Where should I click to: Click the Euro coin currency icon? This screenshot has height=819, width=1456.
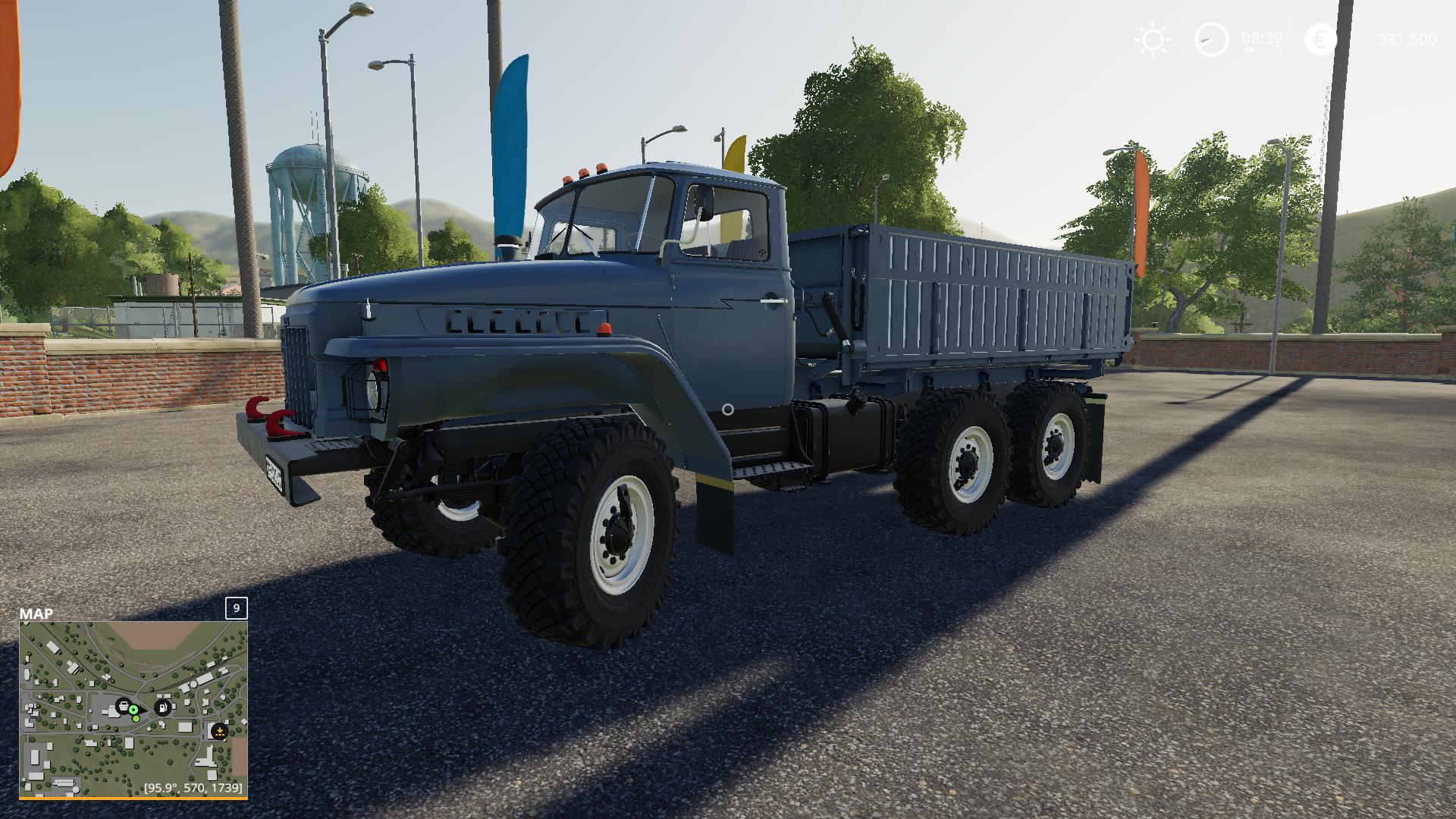(x=1321, y=39)
